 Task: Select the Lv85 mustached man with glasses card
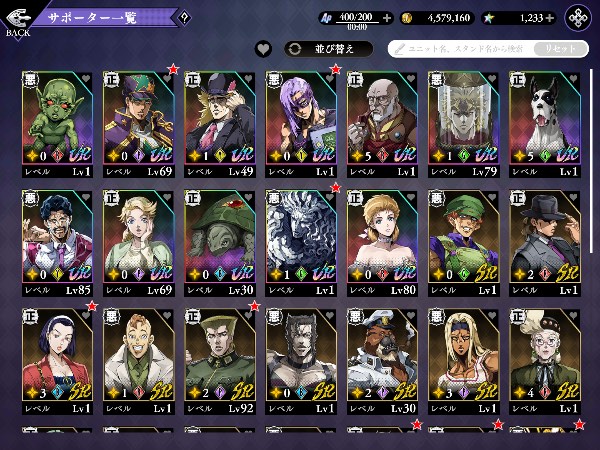pyautogui.click(x=58, y=241)
